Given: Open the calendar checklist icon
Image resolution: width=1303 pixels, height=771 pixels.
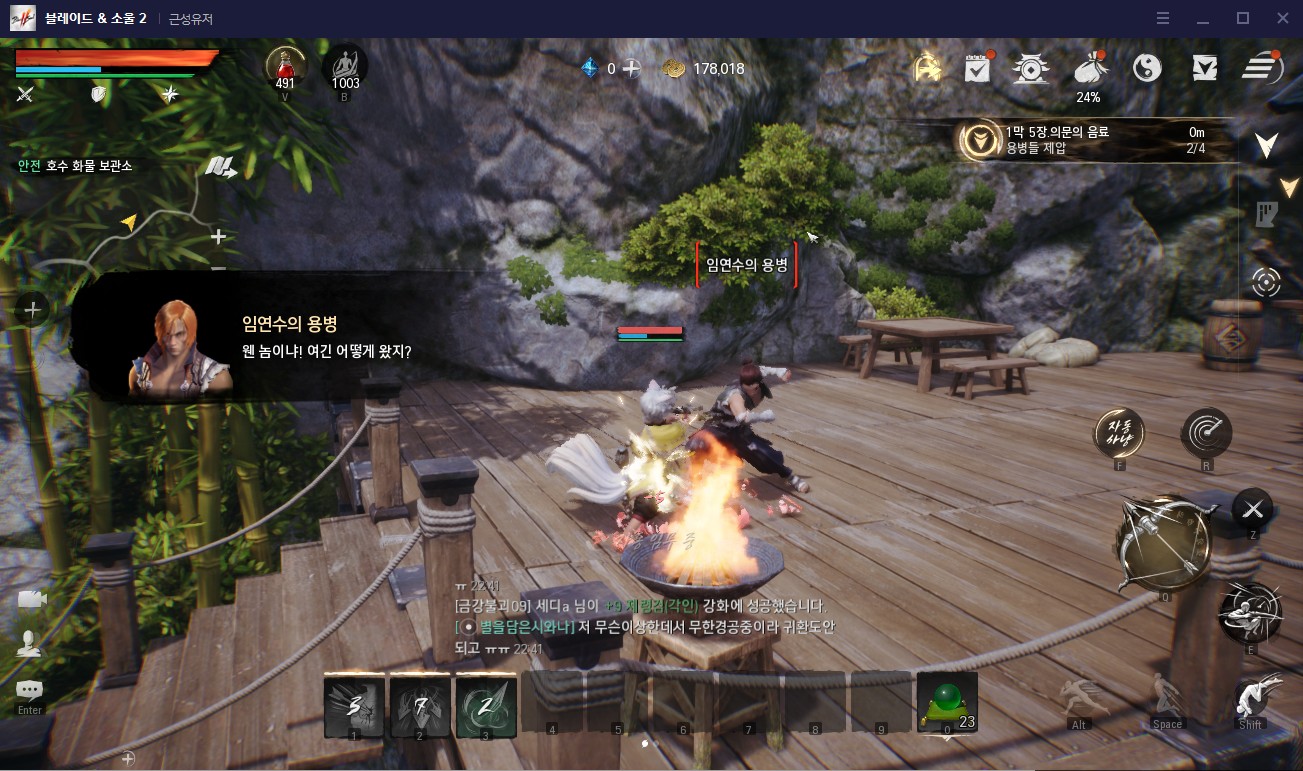Looking at the screenshot, I should (x=977, y=68).
